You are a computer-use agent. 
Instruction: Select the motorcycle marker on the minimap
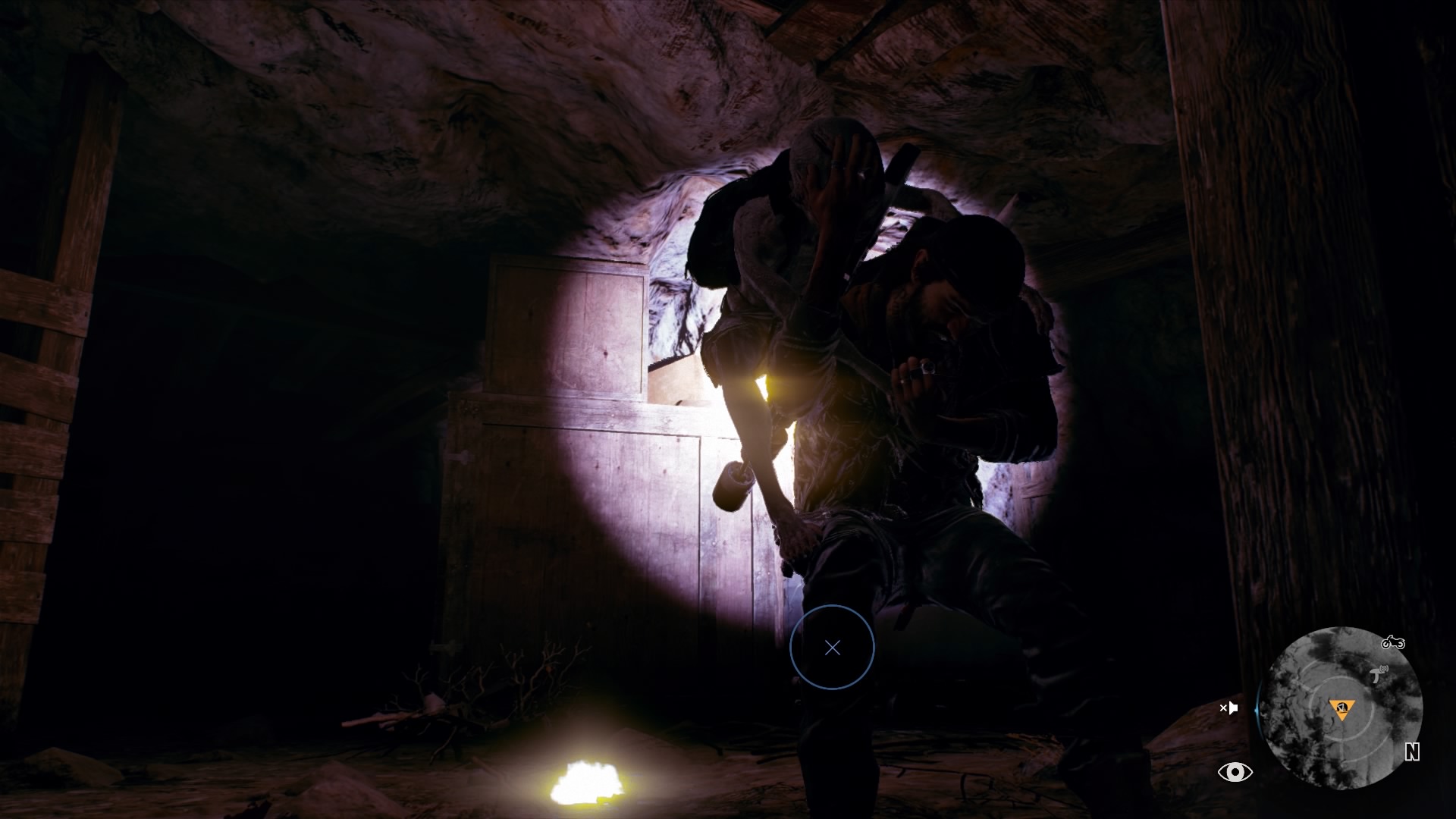point(1392,643)
